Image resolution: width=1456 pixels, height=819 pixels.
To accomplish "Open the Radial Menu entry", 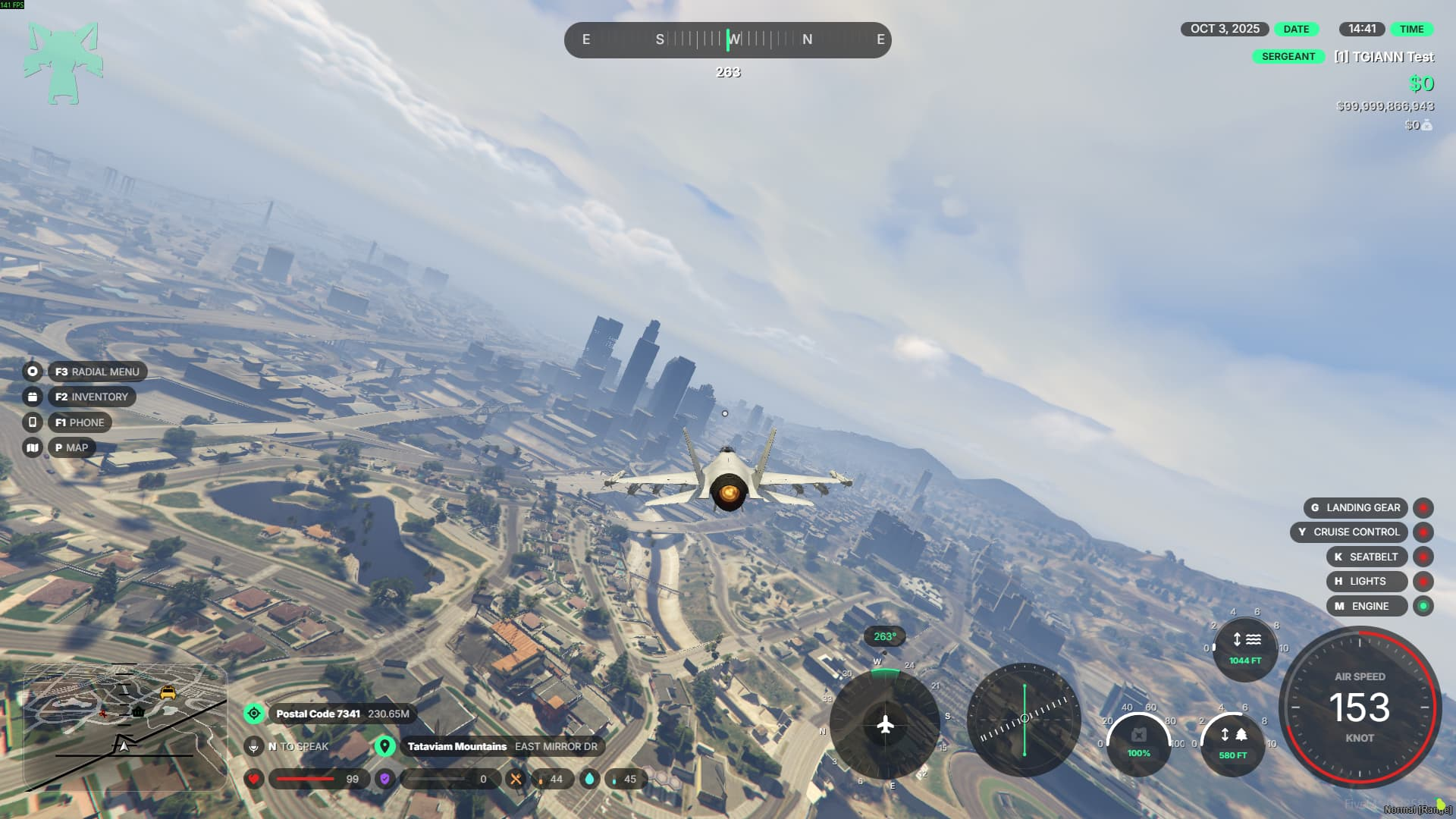I will [x=97, y=372].
